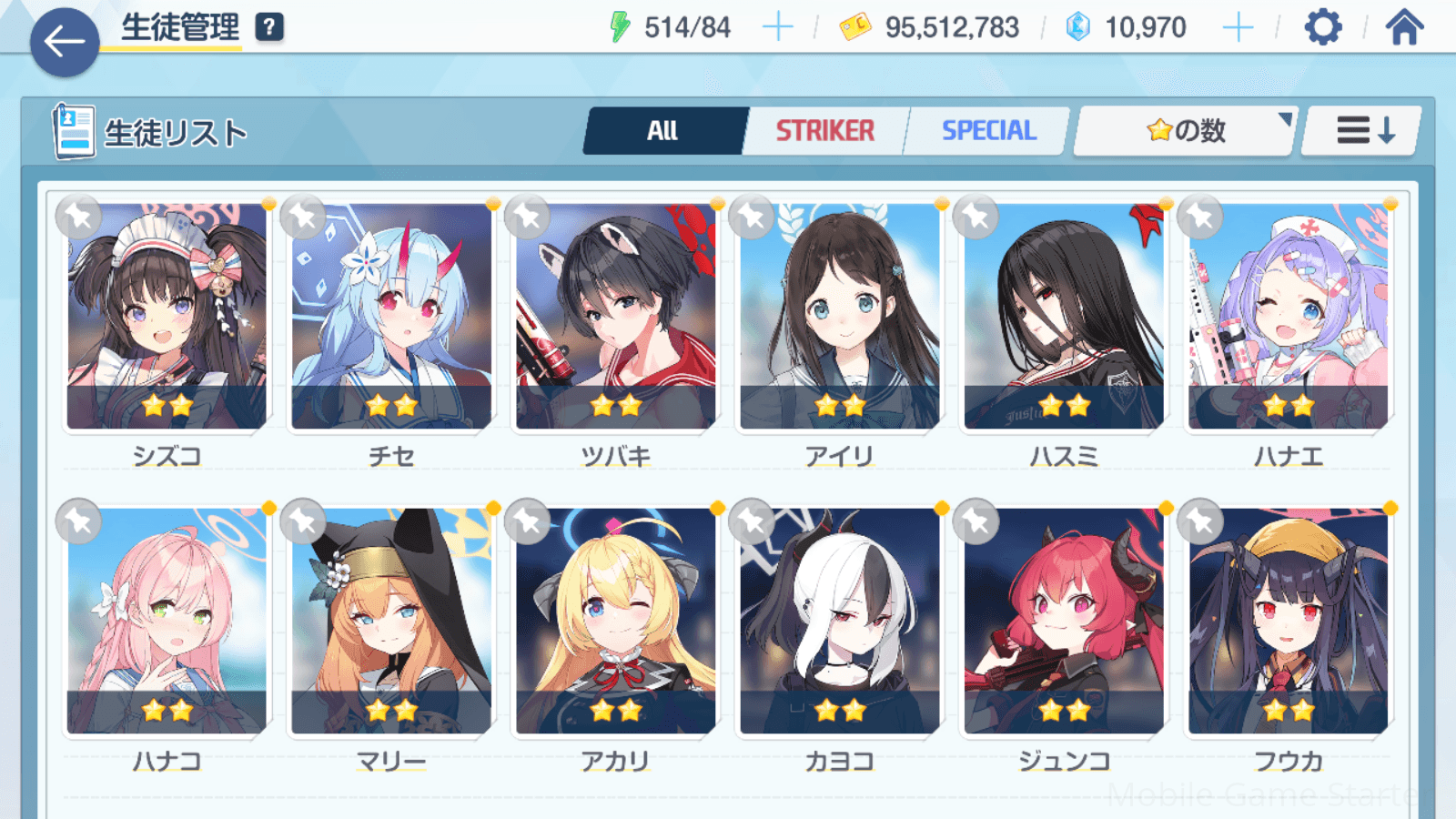Select student ハナエ
The image size is (1456, 819).
pyautogui.click(x=1288, y=316)
